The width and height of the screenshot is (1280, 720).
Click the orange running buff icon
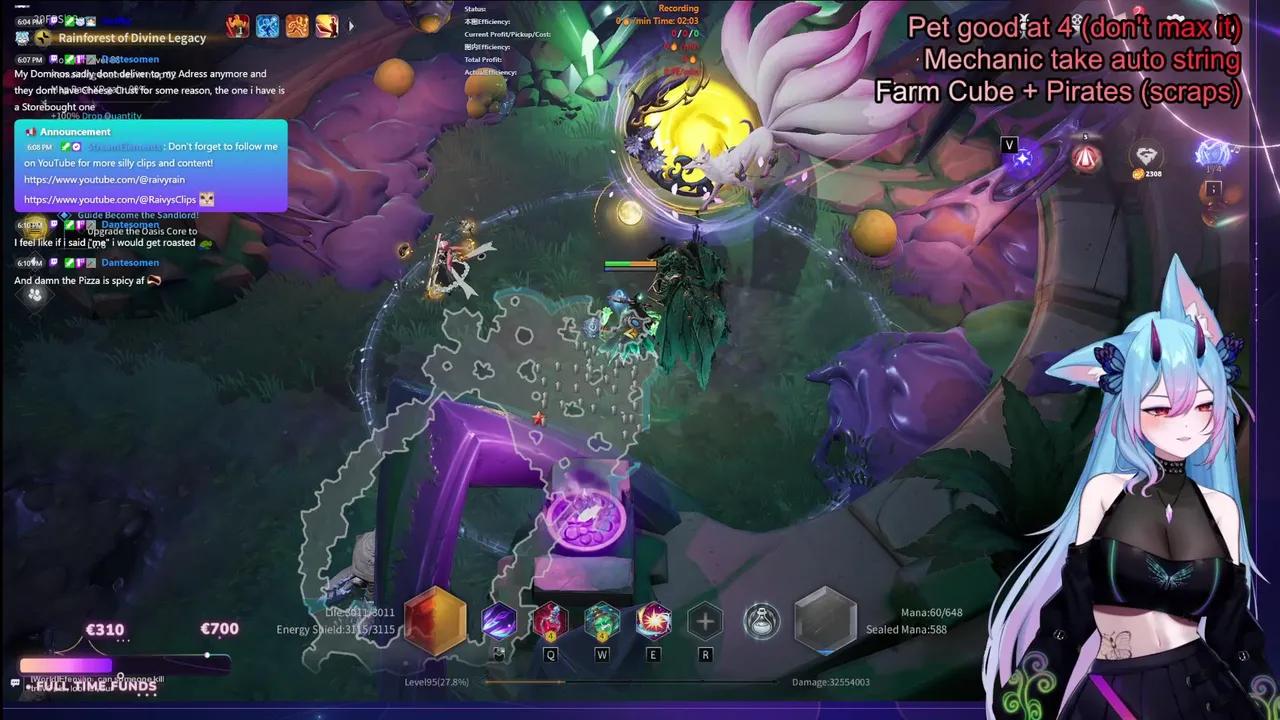[x=296, y=26]
